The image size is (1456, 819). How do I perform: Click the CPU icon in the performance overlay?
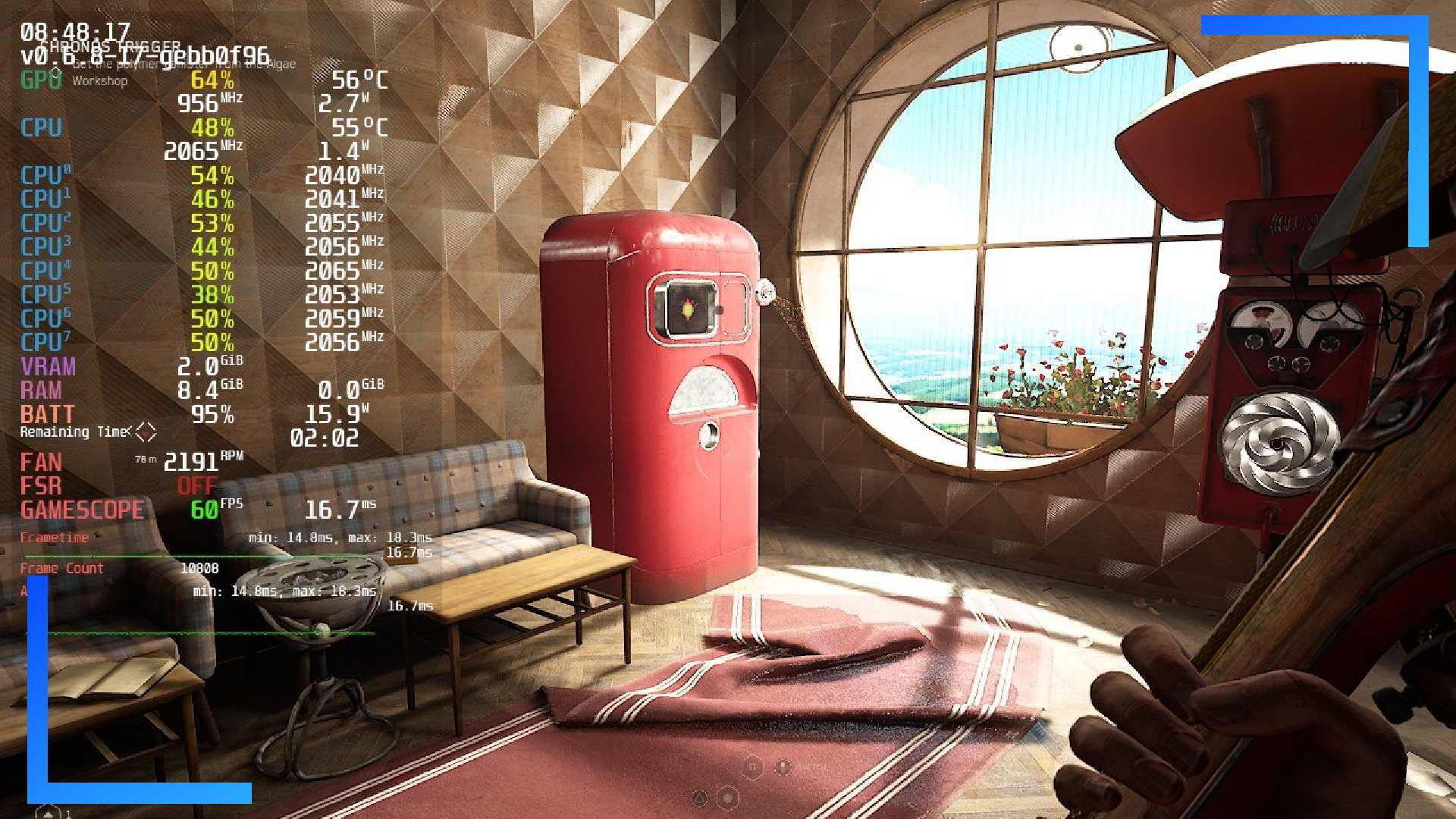[41, 128]
